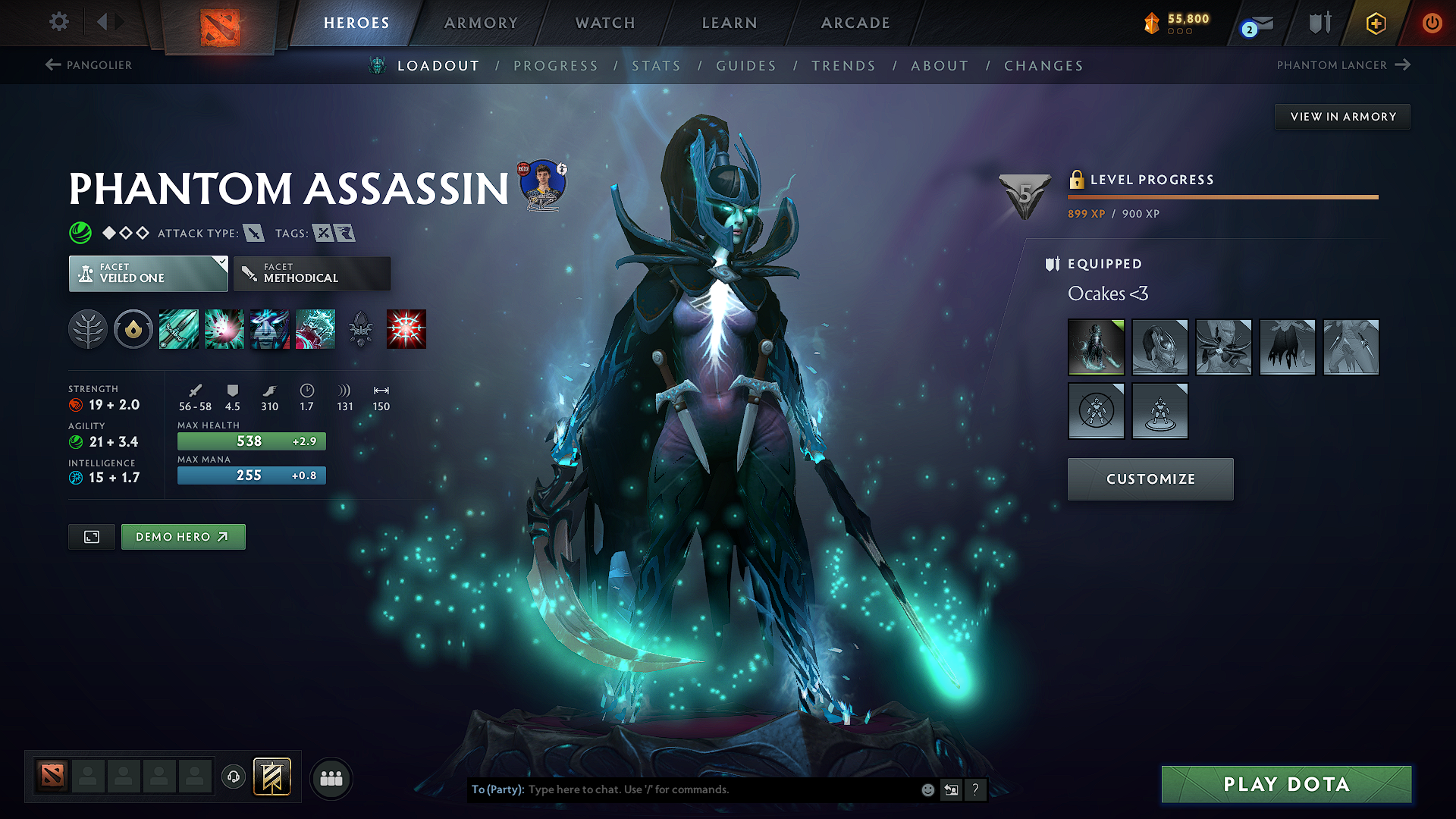
Task: Open the emoticon picker in chat
Action: 927,789
